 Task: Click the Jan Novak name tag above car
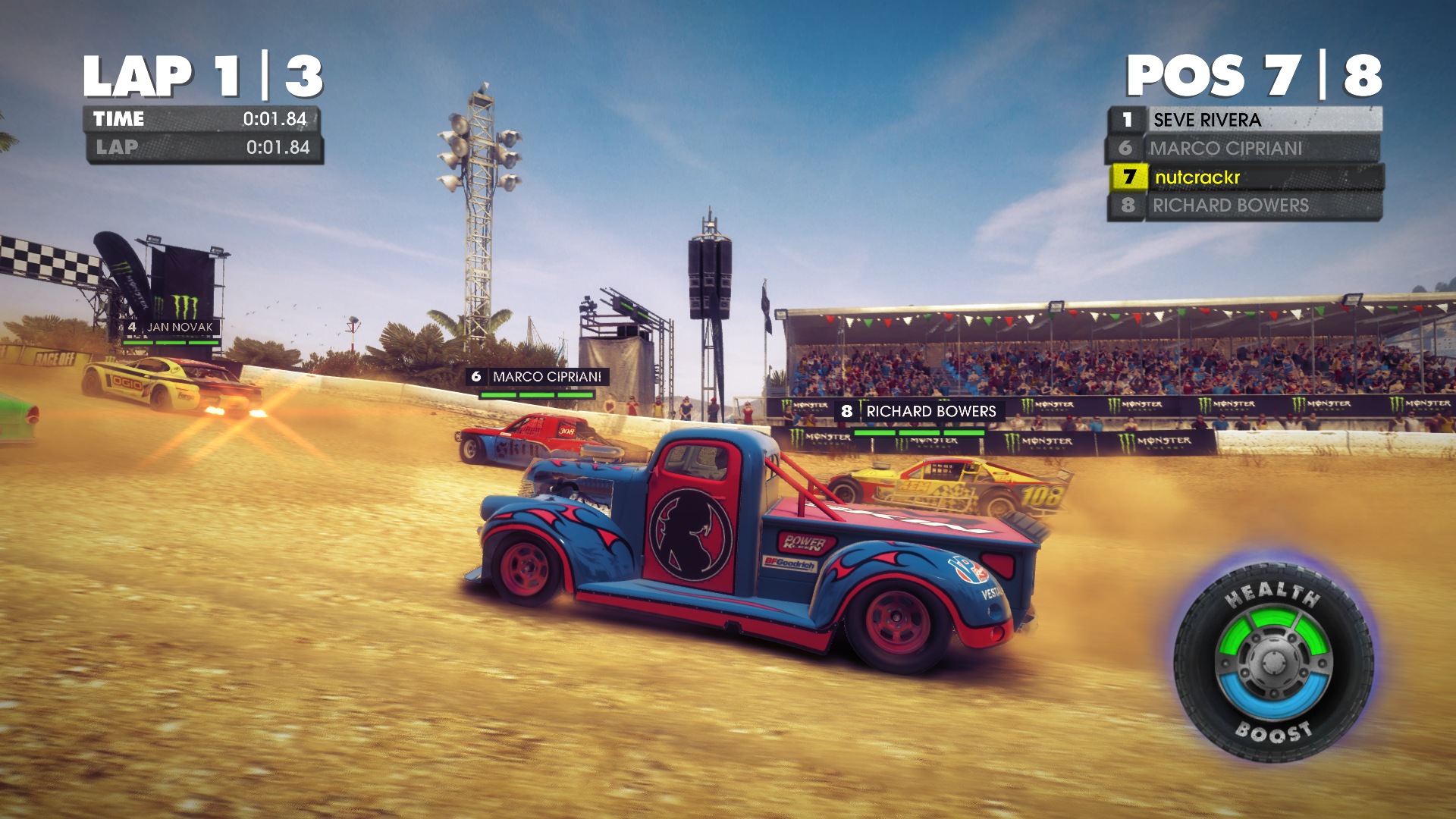click(171, 327)
